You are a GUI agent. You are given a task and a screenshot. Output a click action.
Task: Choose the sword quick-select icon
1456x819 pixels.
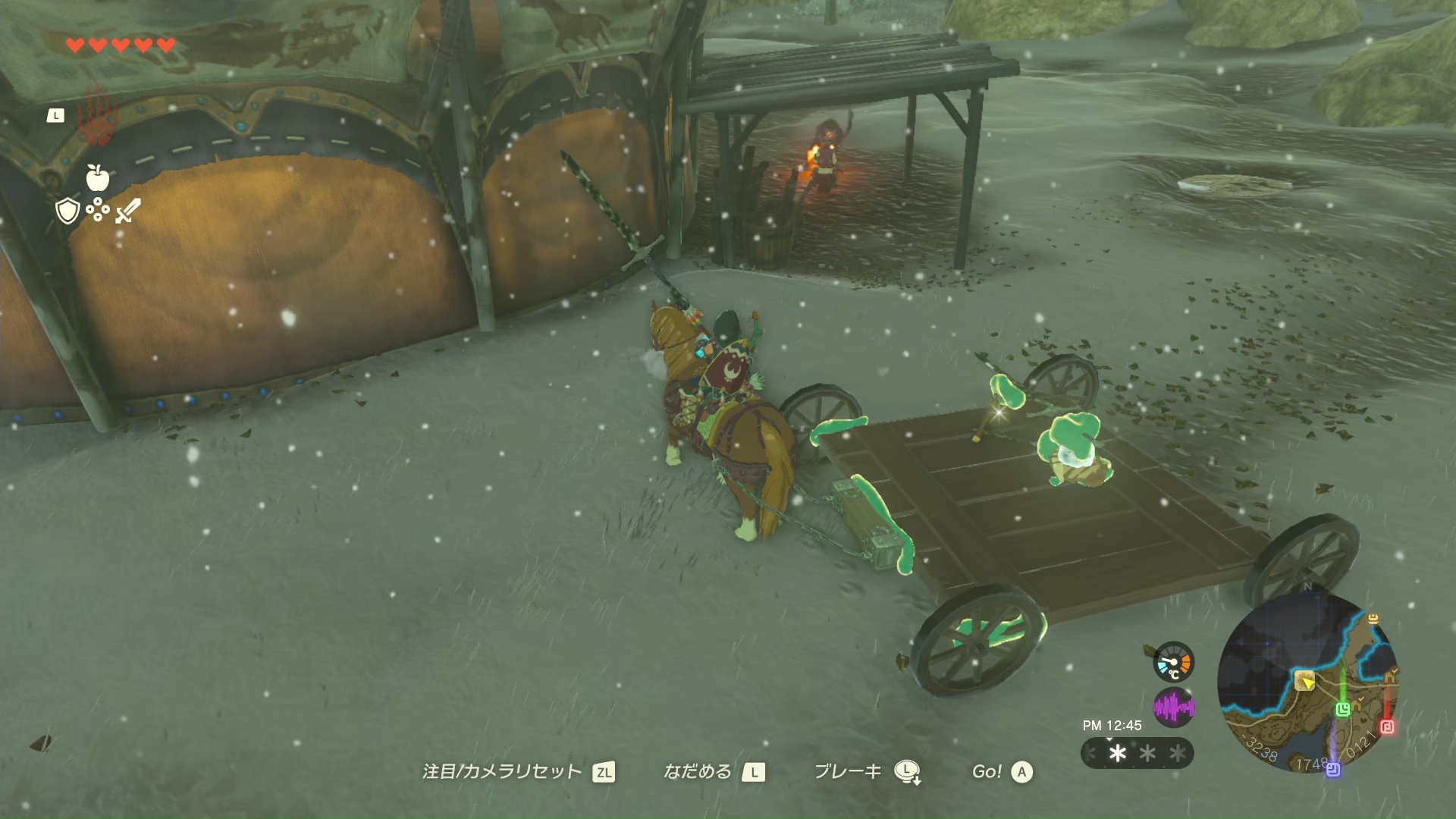127,211
